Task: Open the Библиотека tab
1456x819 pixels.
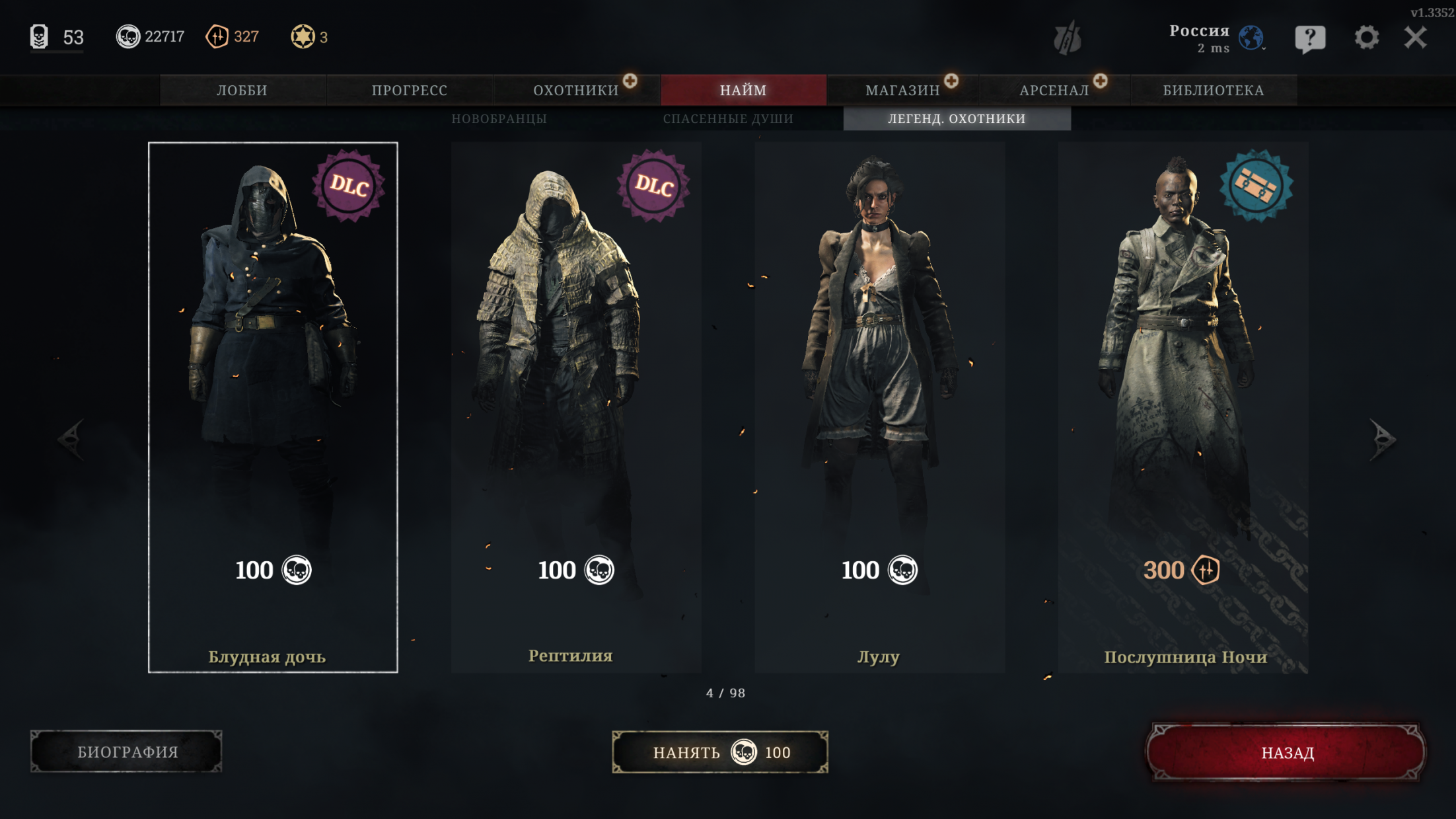Action: tap(1214, 91)
